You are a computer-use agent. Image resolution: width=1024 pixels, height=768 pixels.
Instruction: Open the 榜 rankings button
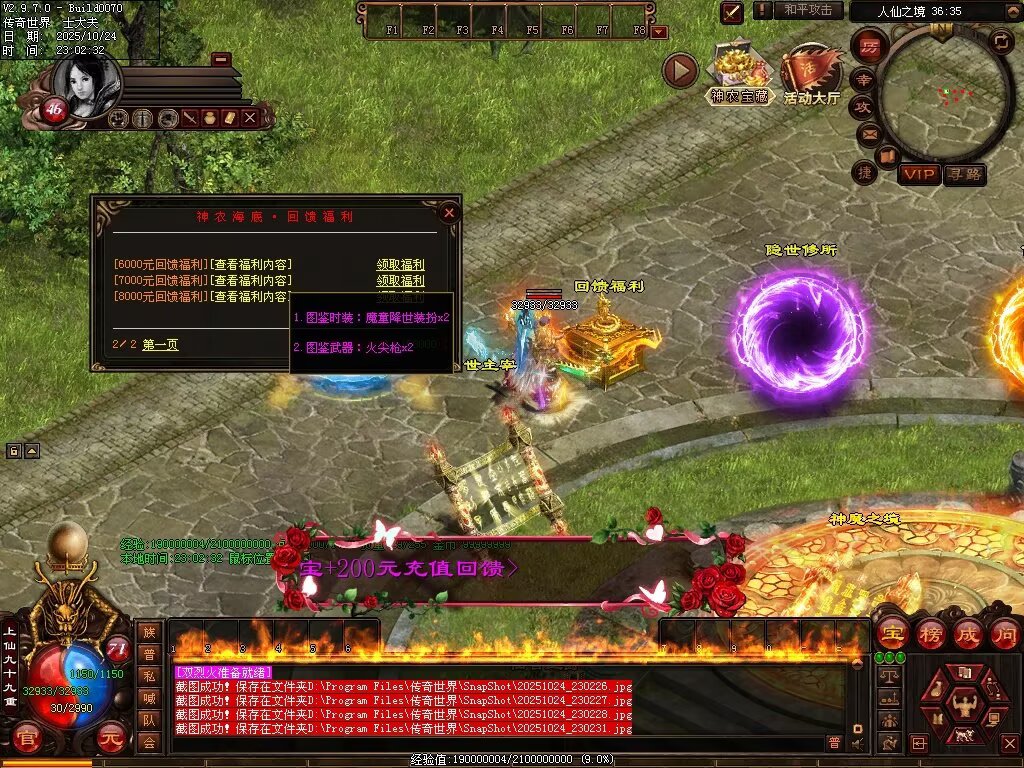[931, 634]
